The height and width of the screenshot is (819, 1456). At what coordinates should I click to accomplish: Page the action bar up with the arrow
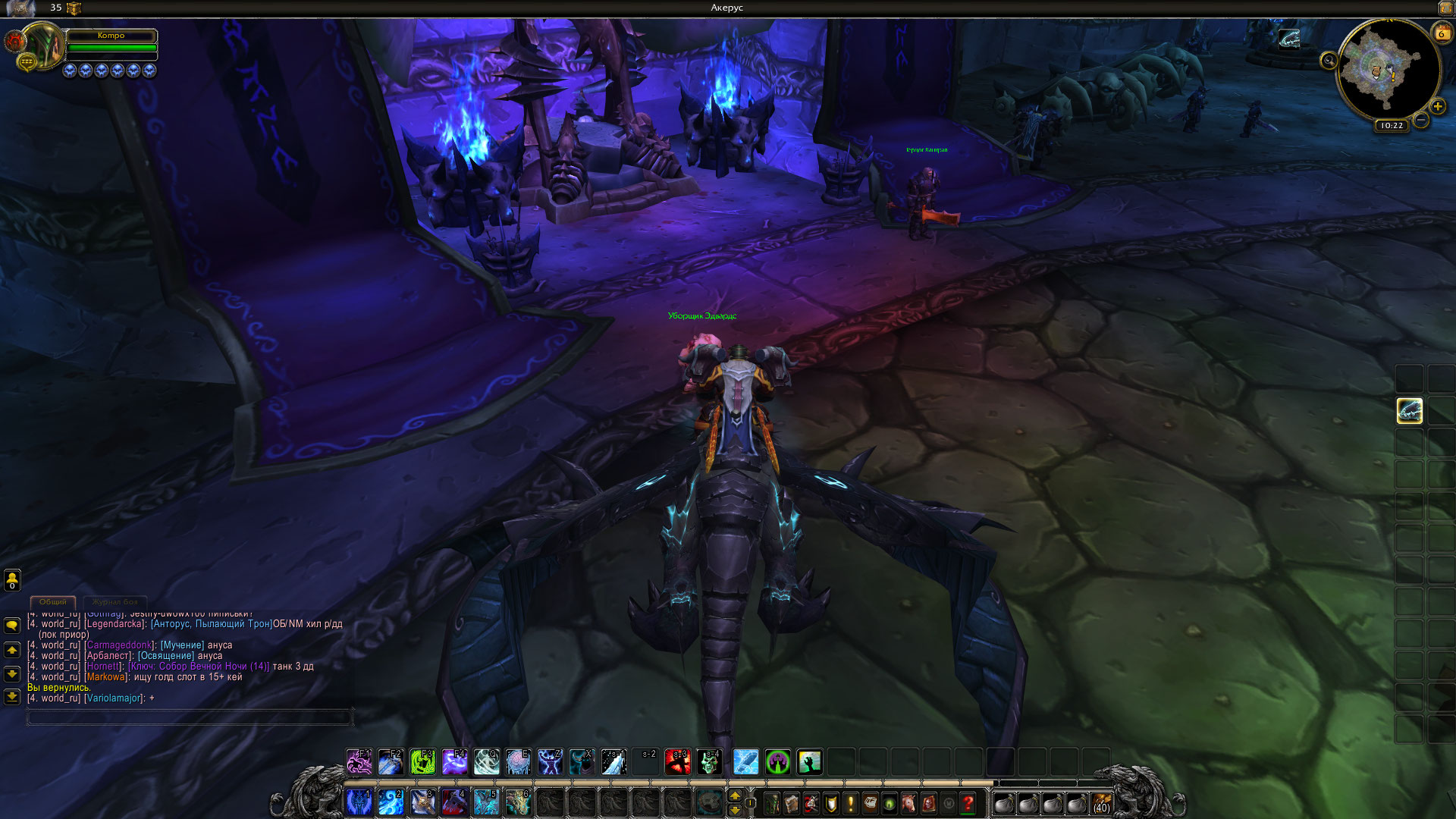click(x=734, y=795)
